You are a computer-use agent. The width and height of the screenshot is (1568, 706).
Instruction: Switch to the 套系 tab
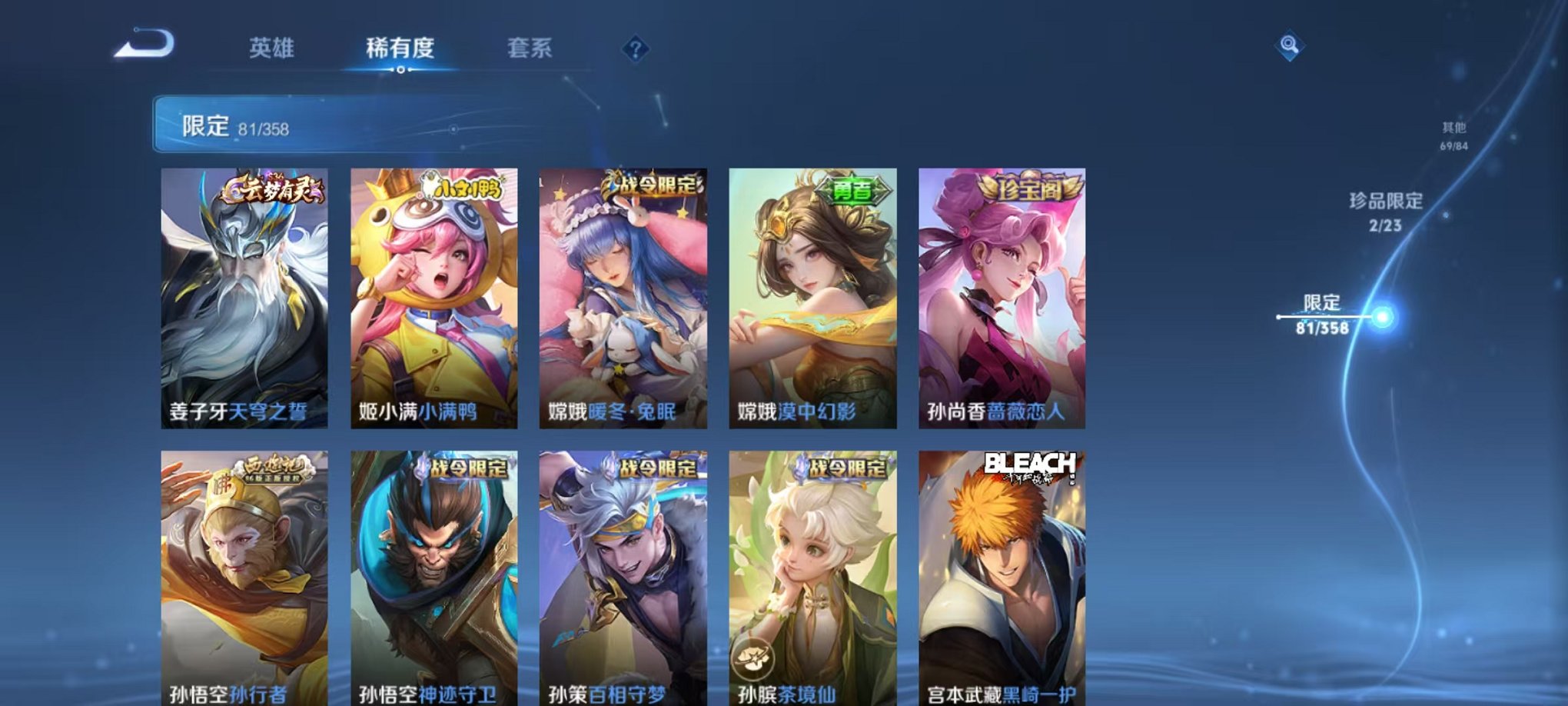pos(532,48)
